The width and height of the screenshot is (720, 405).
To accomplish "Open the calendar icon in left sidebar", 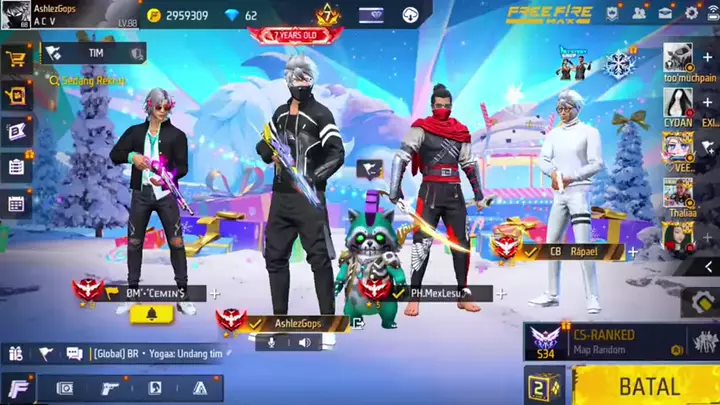I will click(16, 203).
